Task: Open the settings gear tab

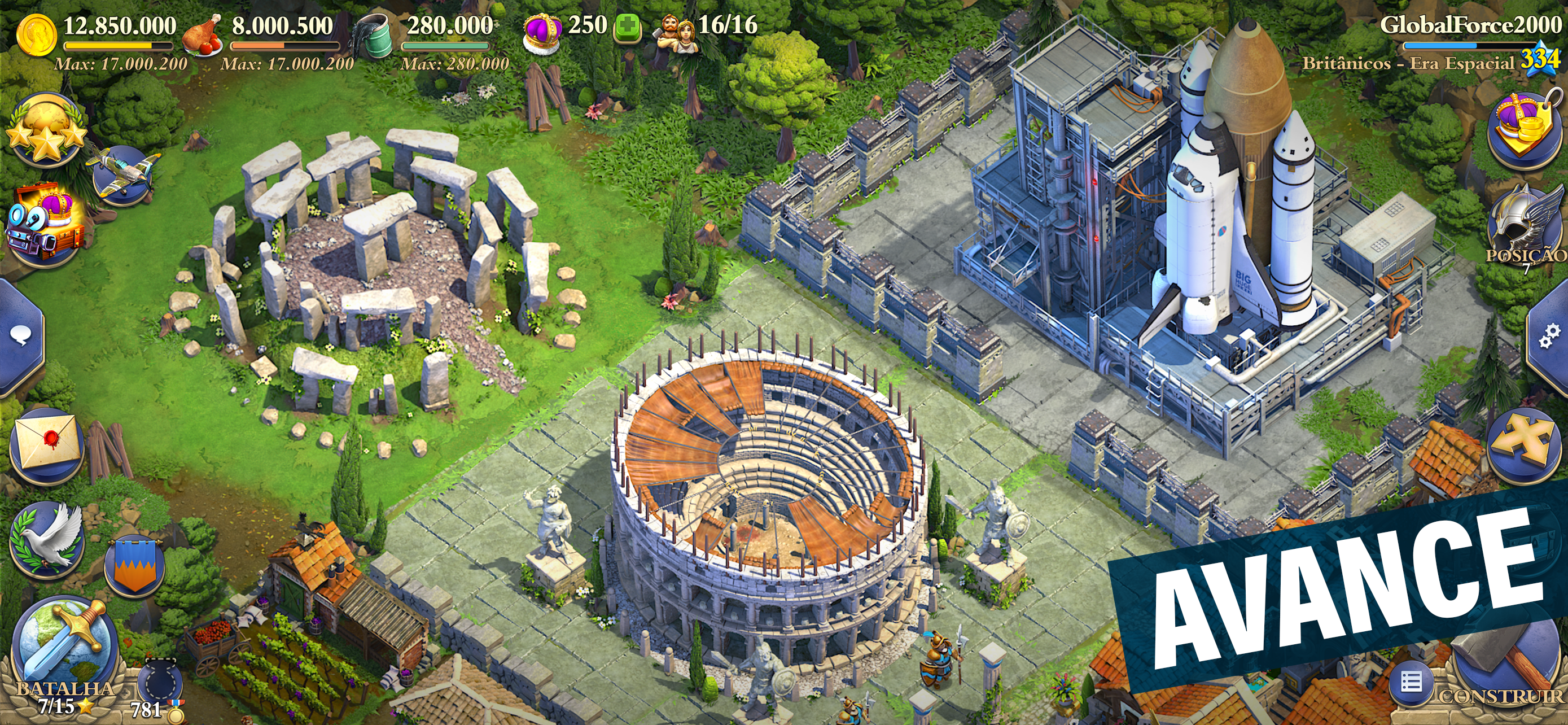Action: [1550, 335]
